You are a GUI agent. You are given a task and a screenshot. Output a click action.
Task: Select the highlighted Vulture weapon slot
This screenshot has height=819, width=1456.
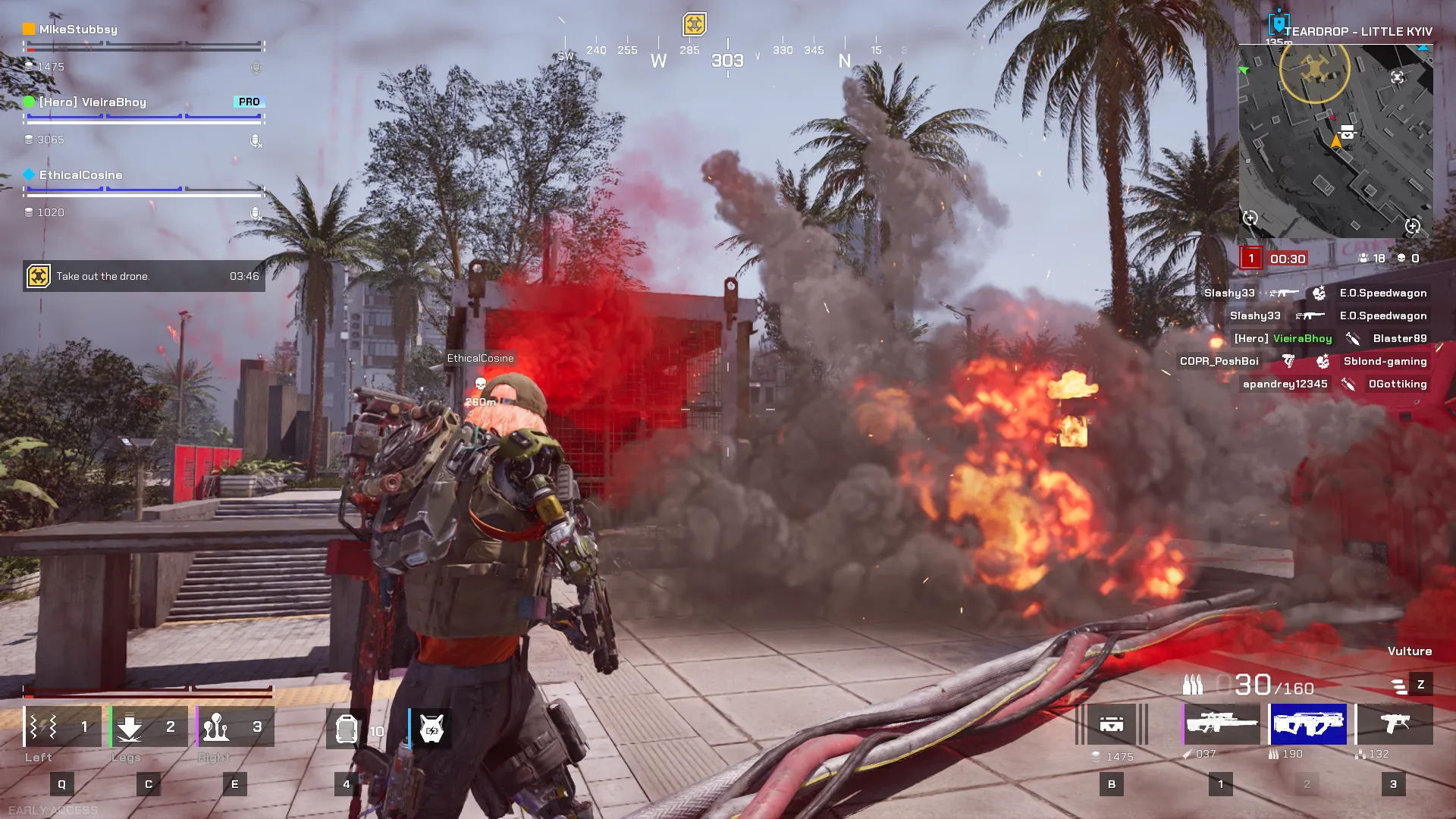[x=1308, y=724]
